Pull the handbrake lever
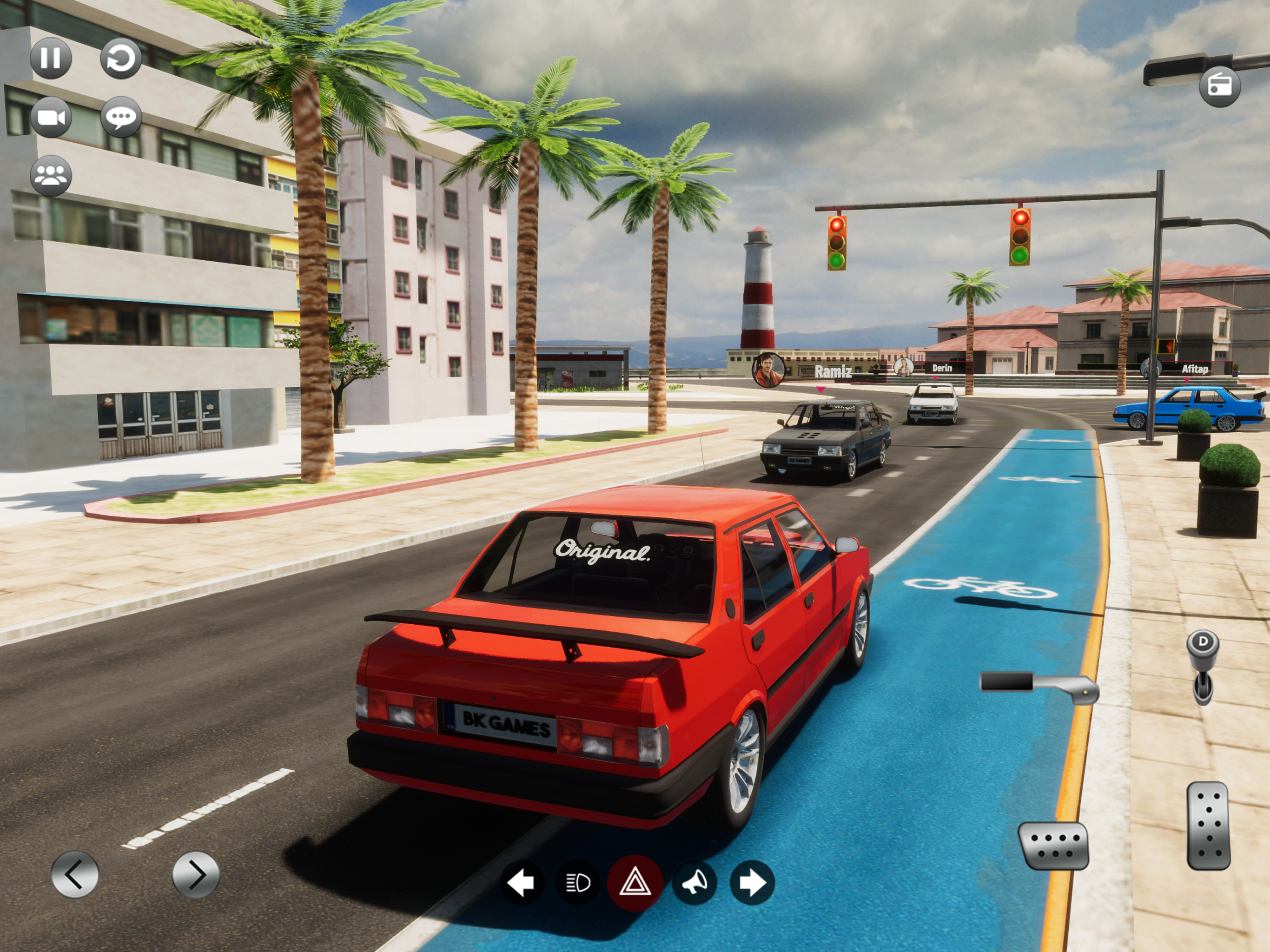Screen dimensions: 1270x952 click(1039, 685)
